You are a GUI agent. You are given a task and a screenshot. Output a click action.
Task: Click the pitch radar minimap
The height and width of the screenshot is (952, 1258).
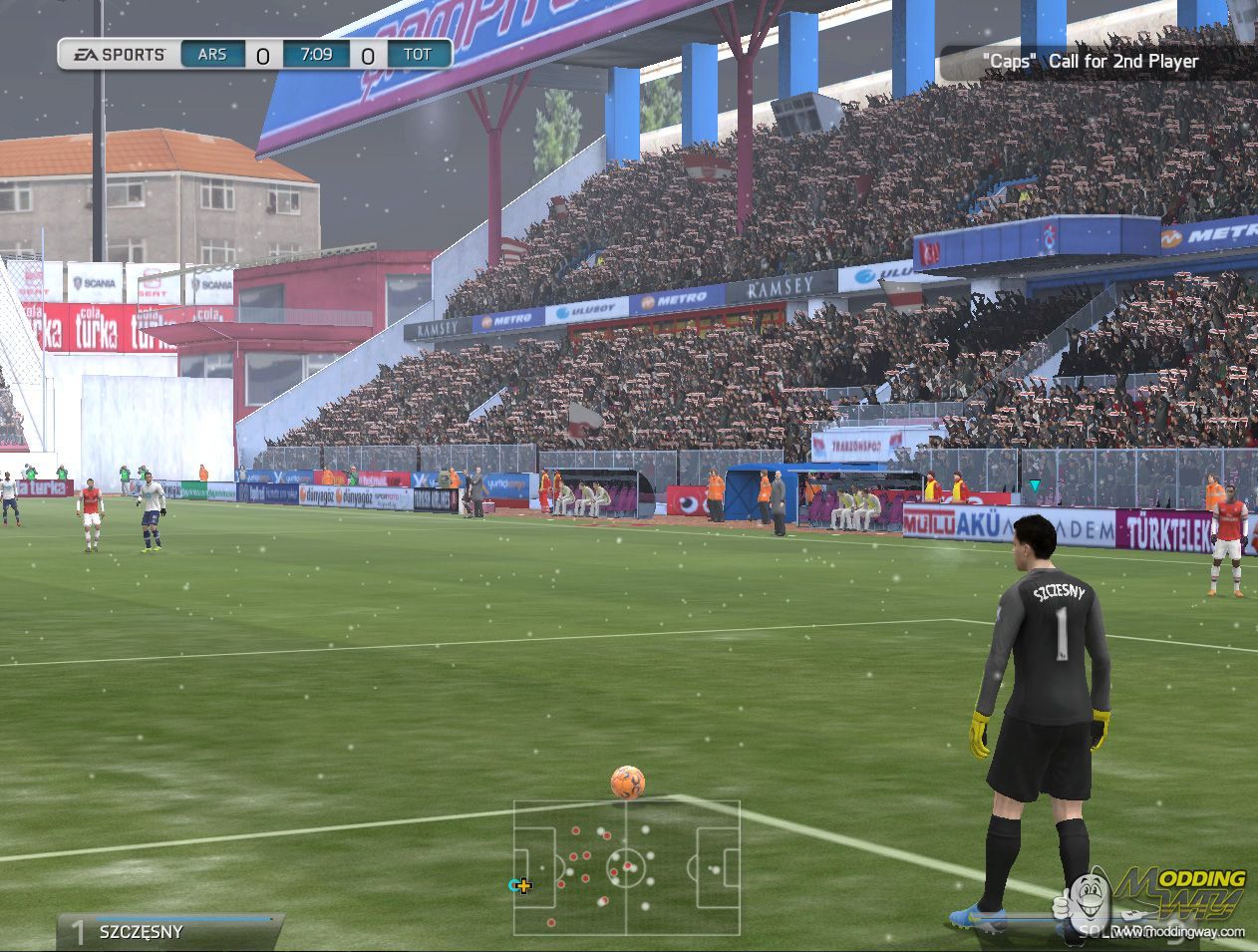626,867
